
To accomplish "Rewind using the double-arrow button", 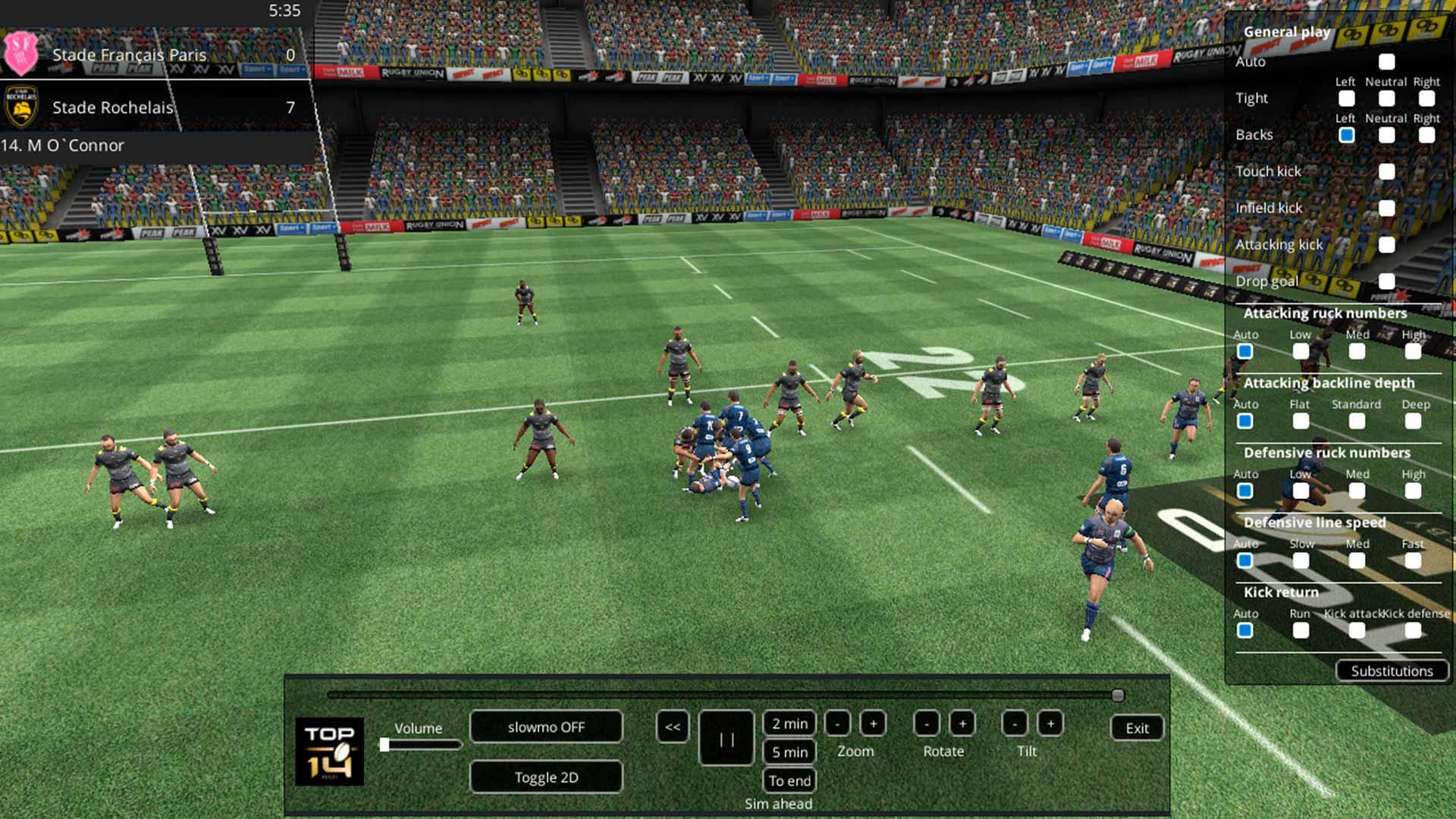I will point(673,727).
